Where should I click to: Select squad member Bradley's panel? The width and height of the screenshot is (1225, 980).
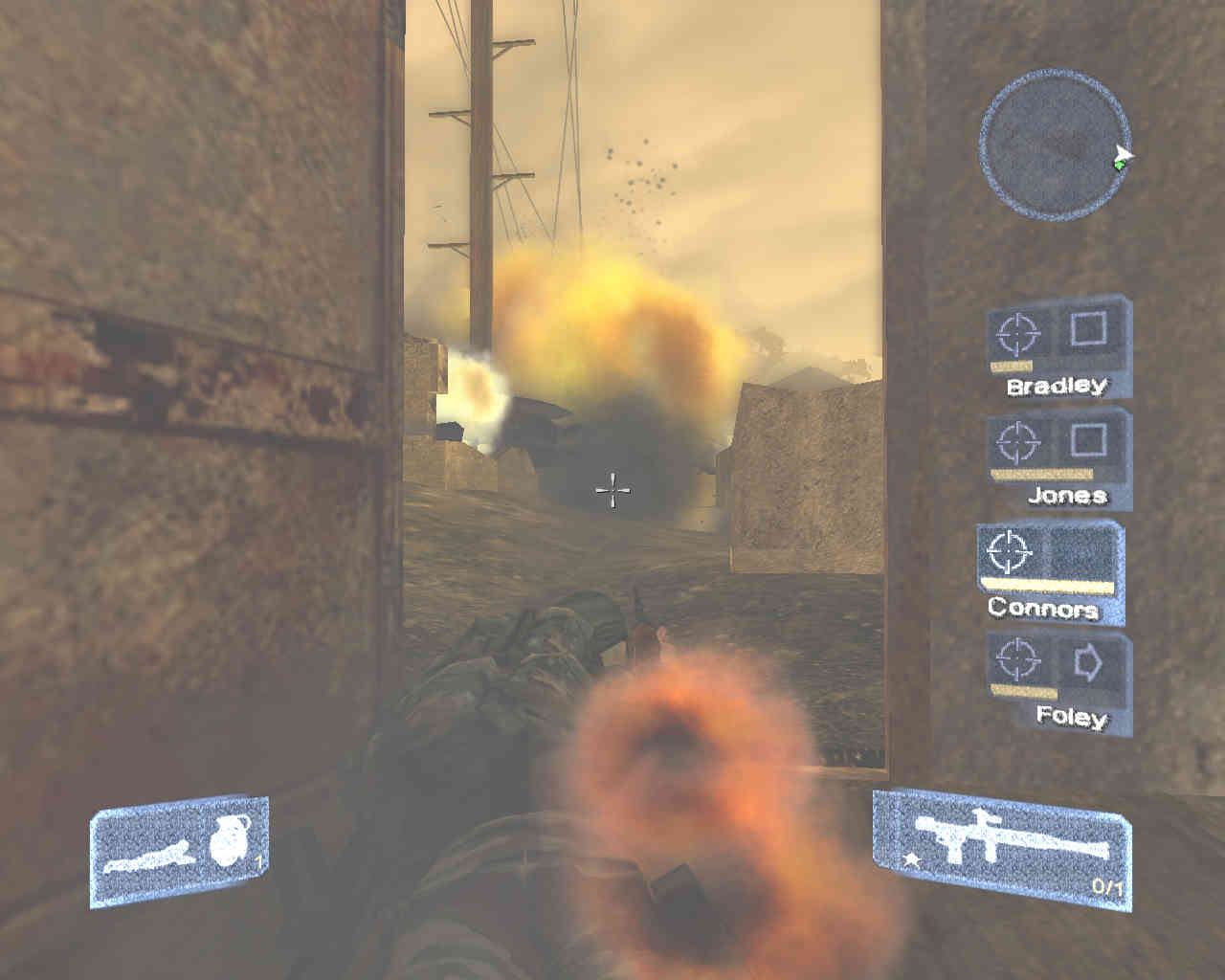tap(1058, 346)
